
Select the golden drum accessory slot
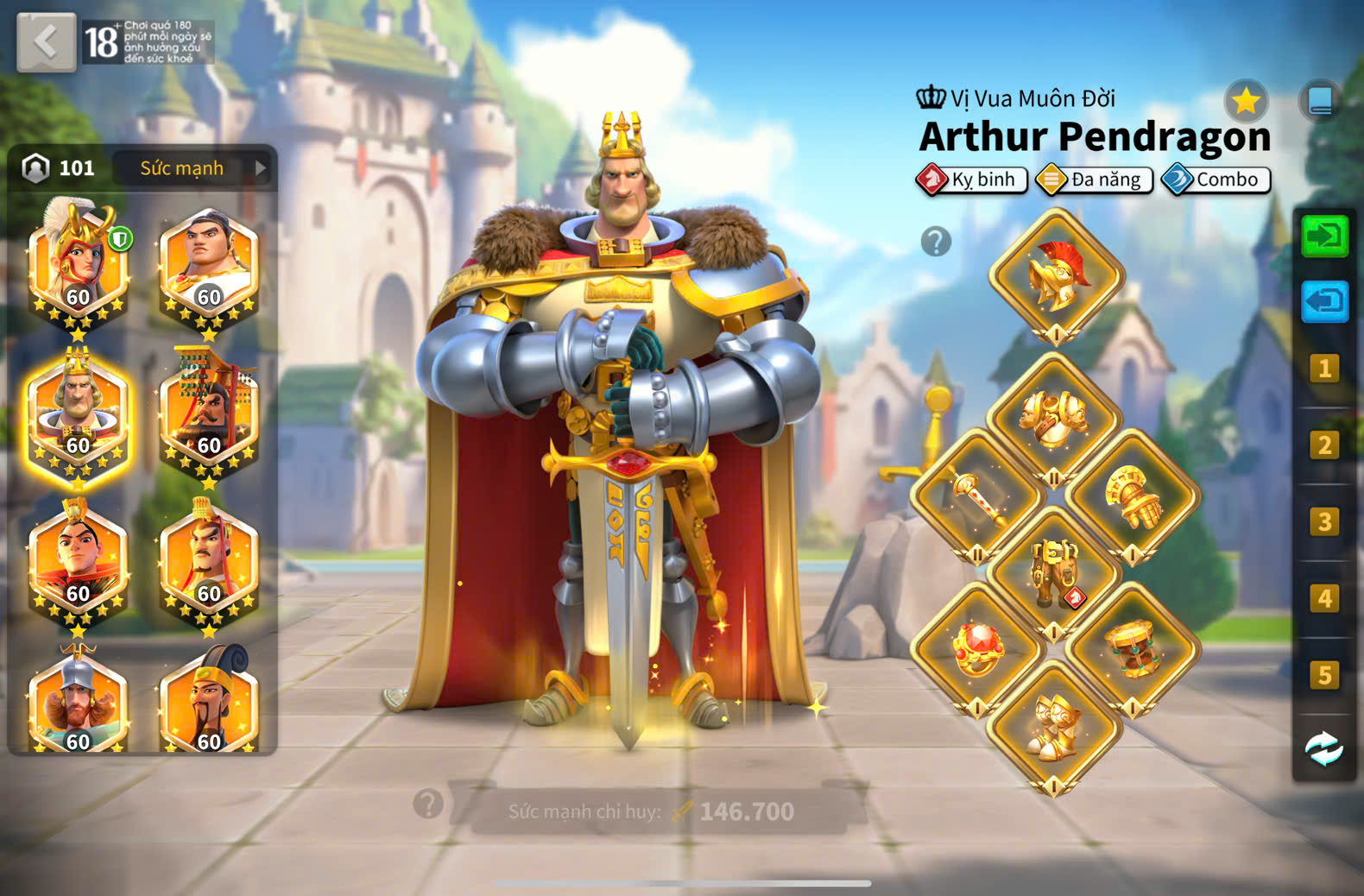[x=1132, y=649]
